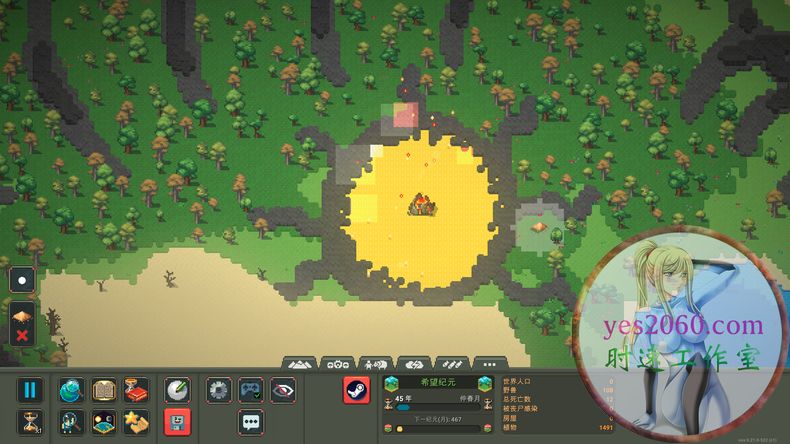The image size is (790, 444).
Task: Pause the world simulation
Action: tap(30, 390)
